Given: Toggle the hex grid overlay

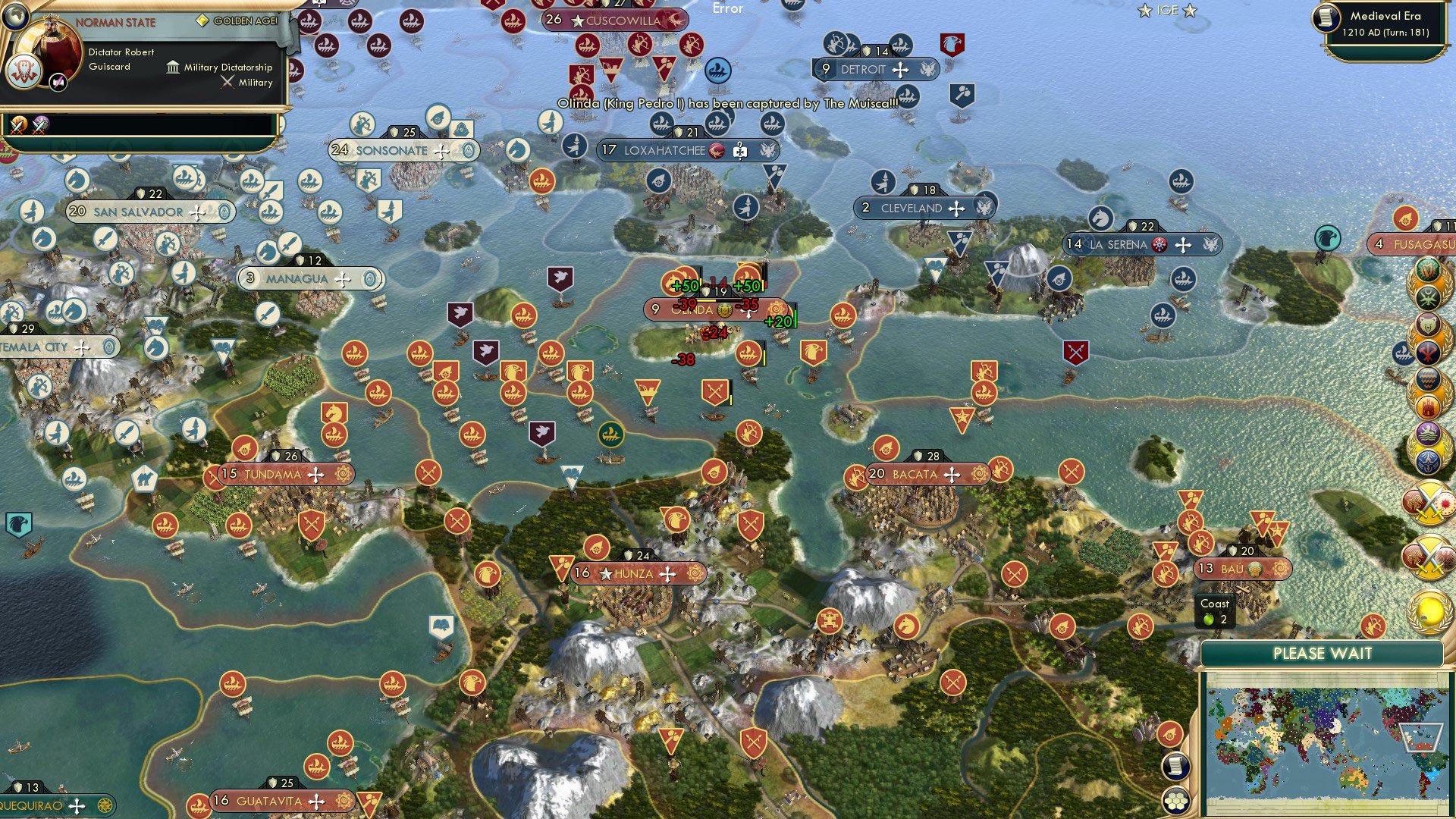Looking at the screenshot, I should tap(1175, 802).
